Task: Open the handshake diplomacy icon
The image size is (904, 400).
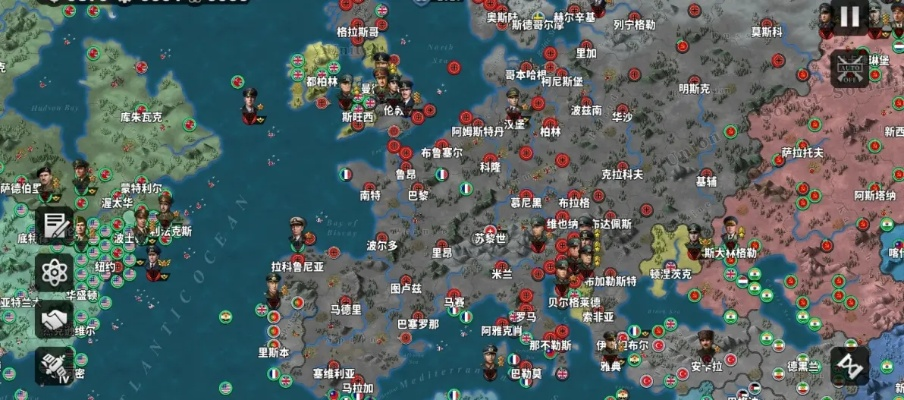Action: 56,319
